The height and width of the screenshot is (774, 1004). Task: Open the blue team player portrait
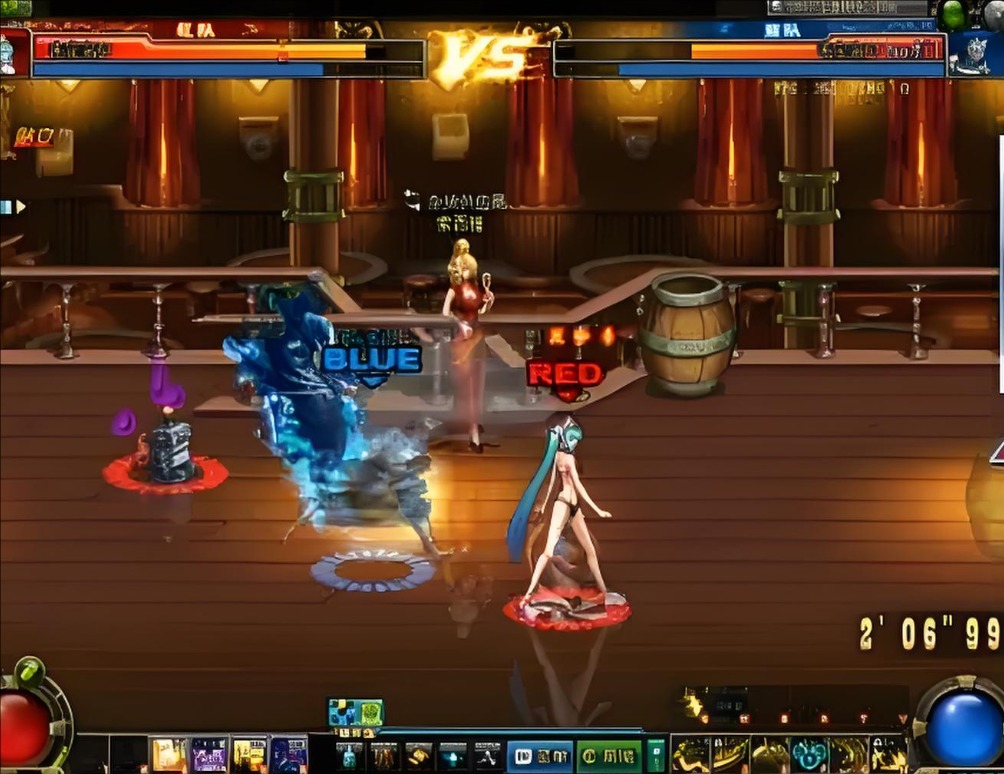pyautogui.click(x=969, y=54)
